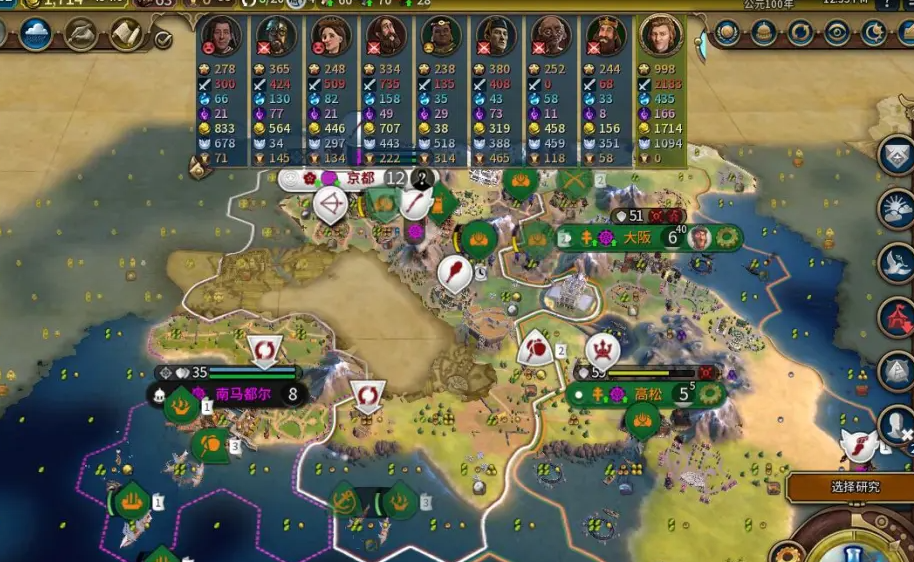Select the bearded leader portrait with crown
The image size is (914, 562).
click(x=605, y=36)
